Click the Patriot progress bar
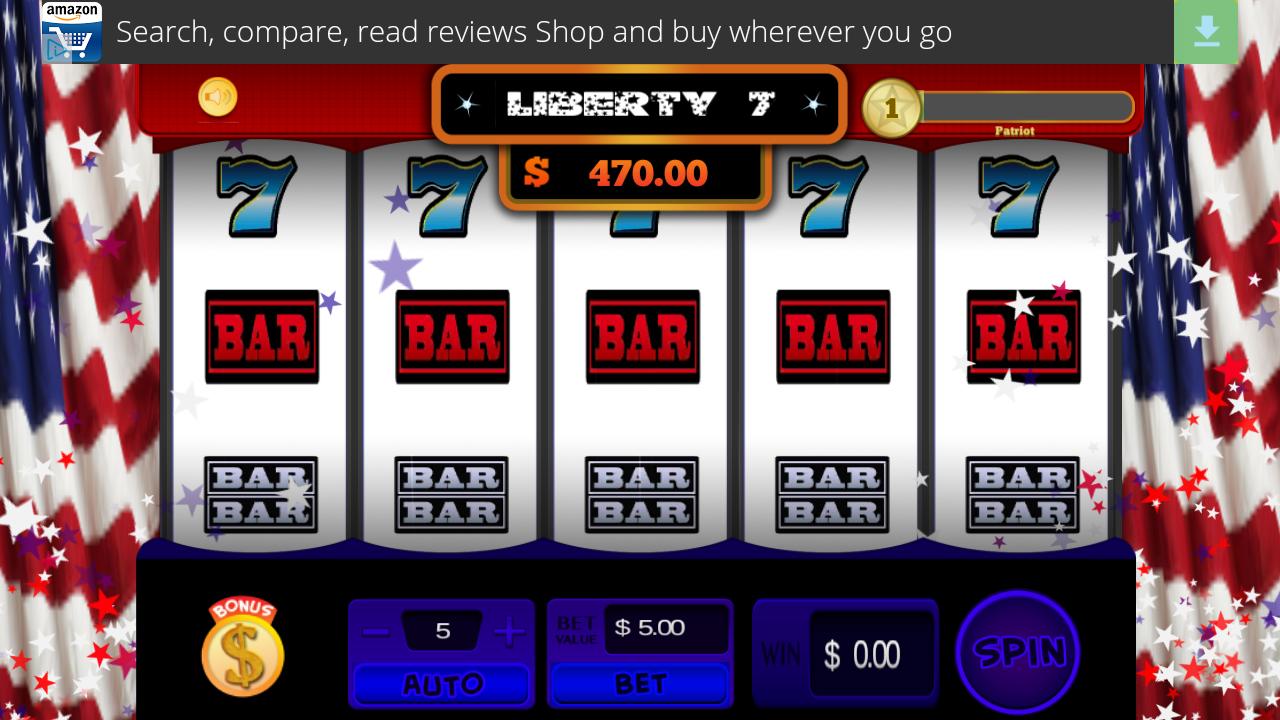Image resolution: width=1280 pixels, height=720 pixels. (x=1027, y=107)
